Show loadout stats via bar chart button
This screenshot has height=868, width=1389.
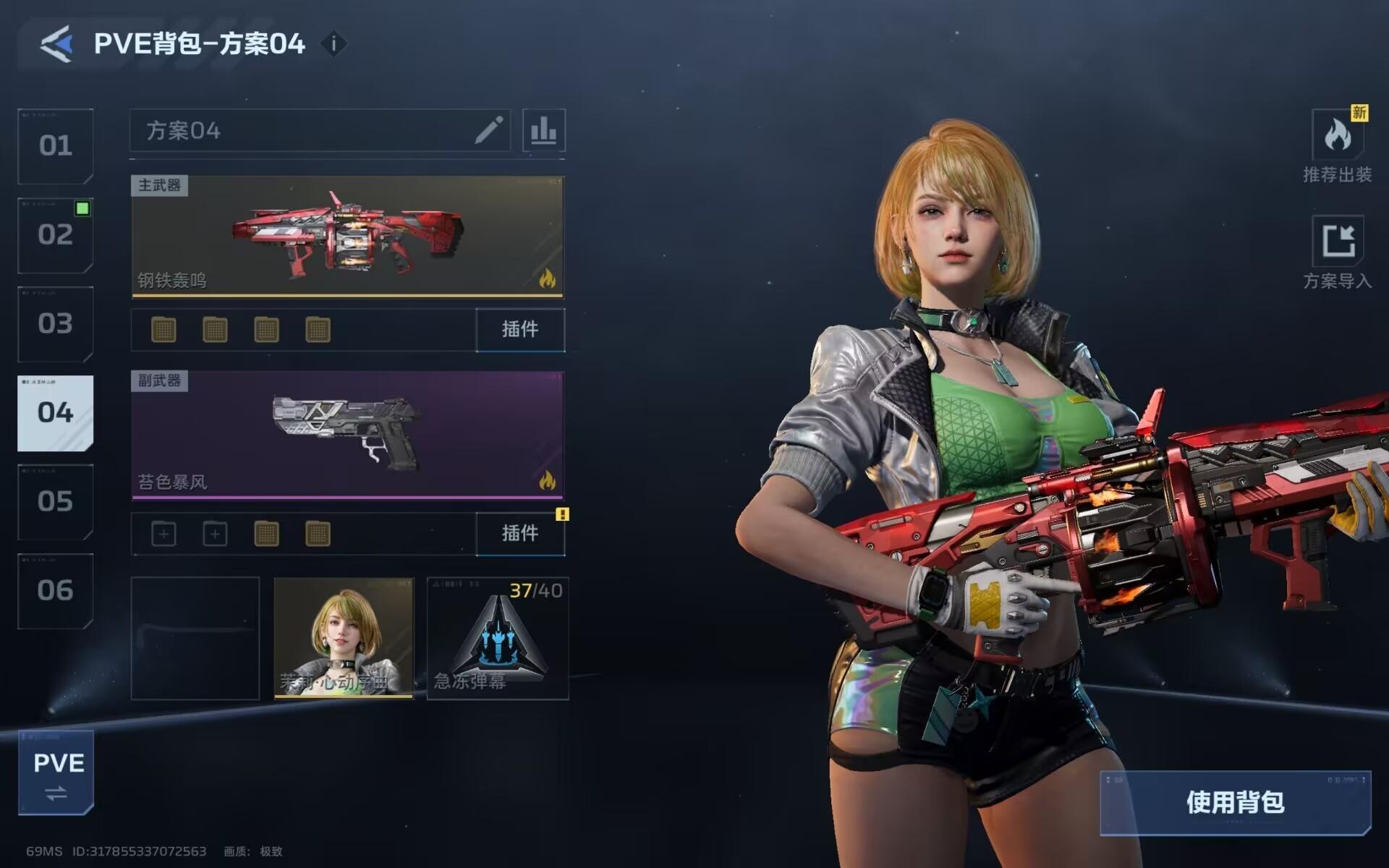543,130
